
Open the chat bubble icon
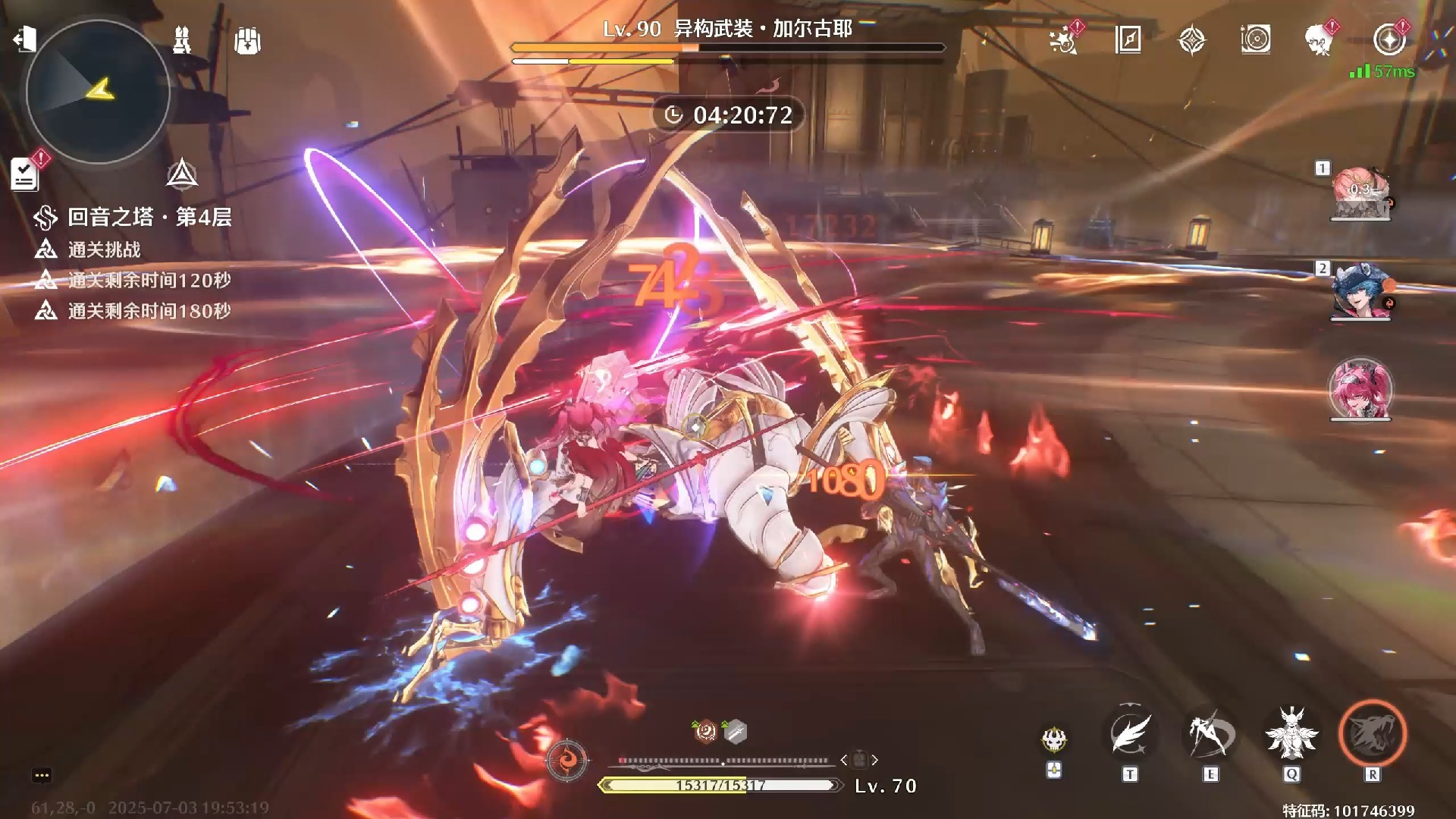[x=42, y=775]
